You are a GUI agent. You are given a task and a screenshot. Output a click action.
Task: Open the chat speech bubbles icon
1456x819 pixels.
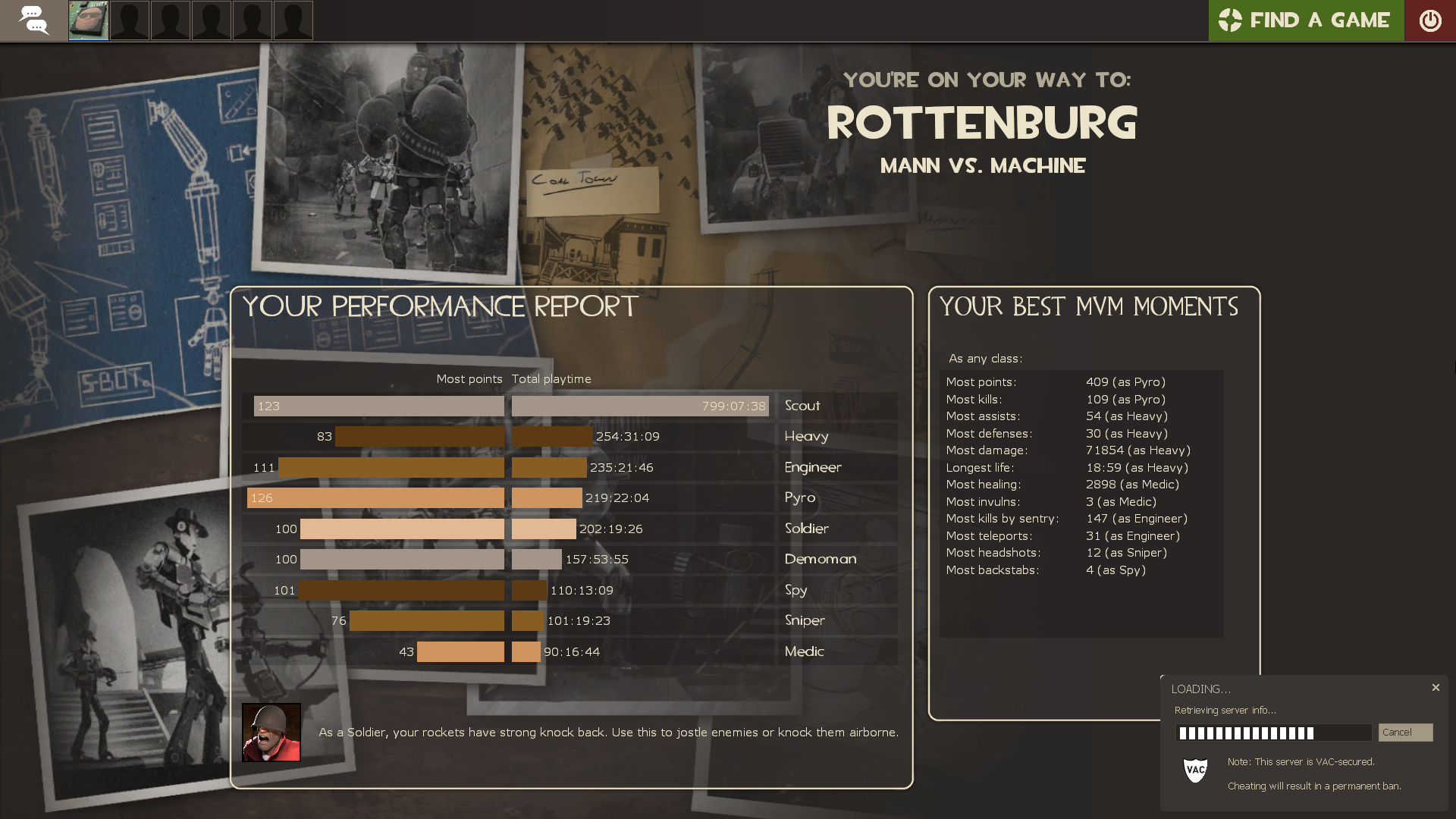click(35, 20)
